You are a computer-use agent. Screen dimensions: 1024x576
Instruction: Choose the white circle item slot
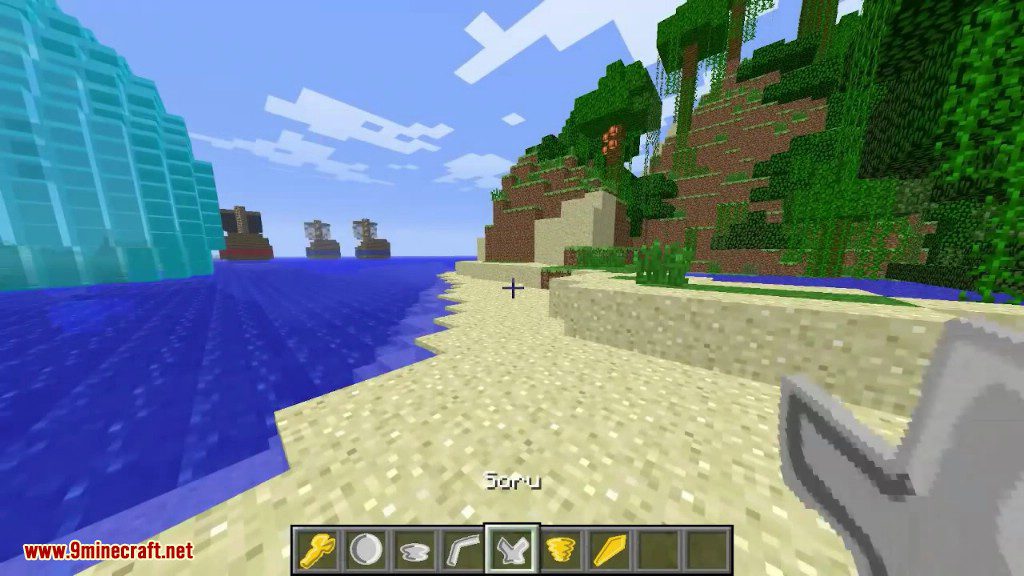tap(365, 549)
